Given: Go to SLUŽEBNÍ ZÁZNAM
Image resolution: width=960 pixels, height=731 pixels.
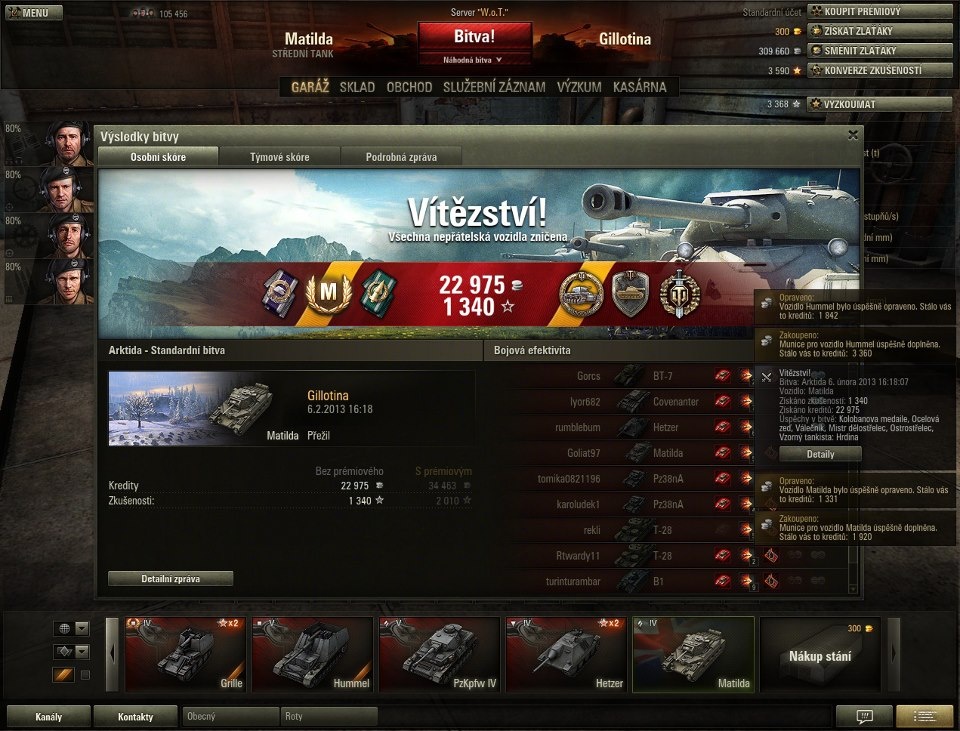Looking at the screenshot, I should click(494, 87).
